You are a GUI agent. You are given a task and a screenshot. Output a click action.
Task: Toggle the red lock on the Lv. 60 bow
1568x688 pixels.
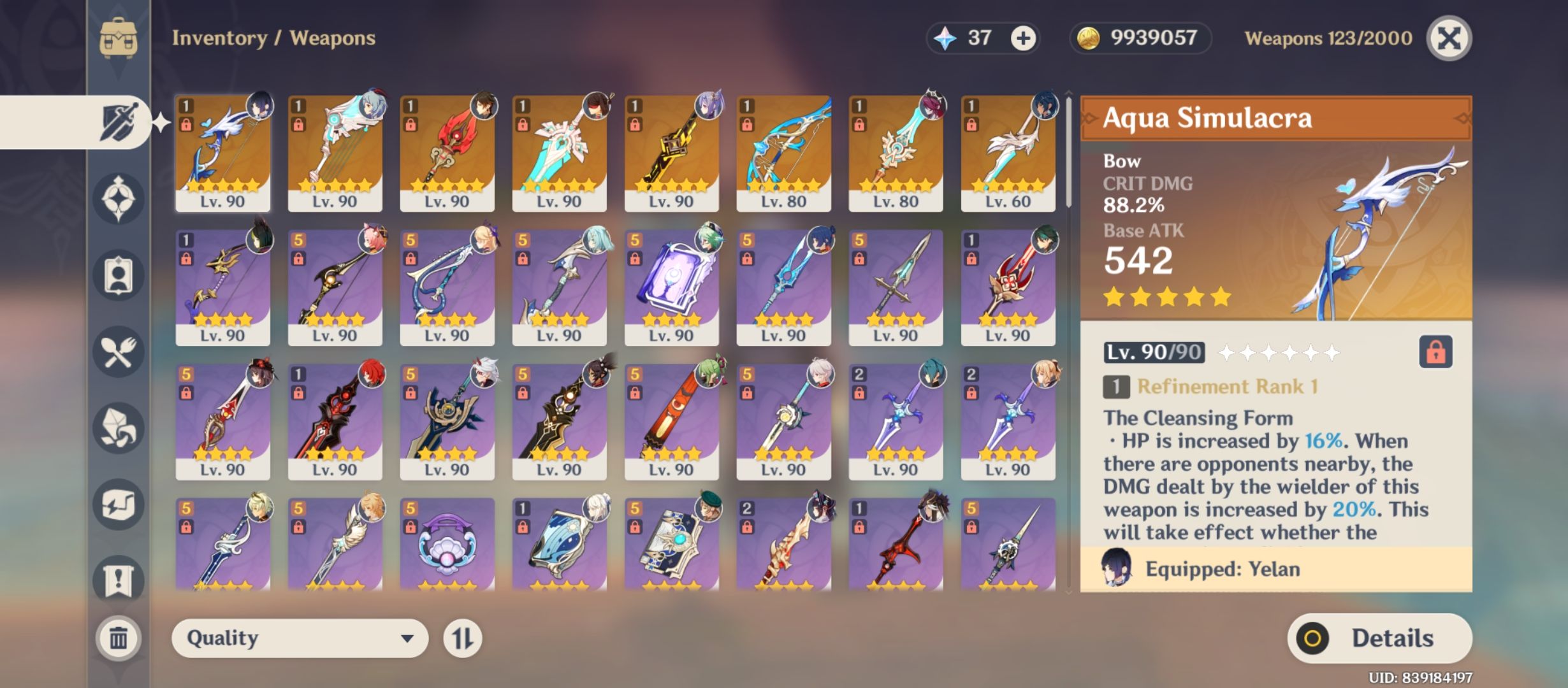[973, 126]
